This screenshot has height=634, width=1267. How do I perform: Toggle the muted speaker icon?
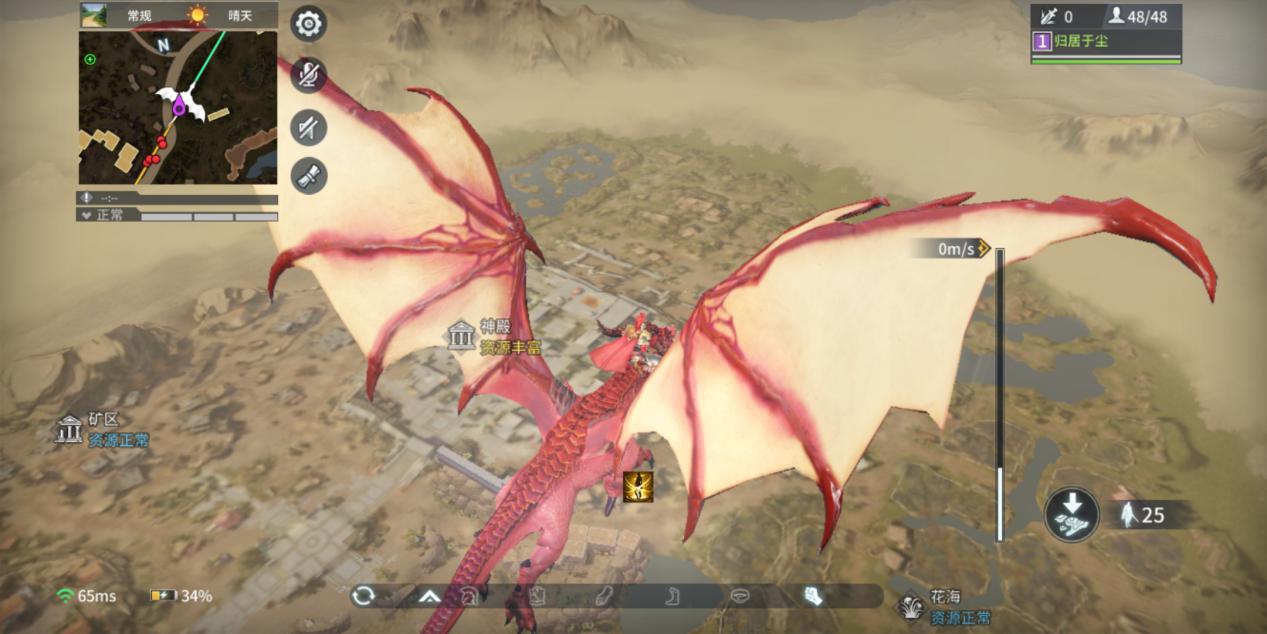tap(309, 126)
